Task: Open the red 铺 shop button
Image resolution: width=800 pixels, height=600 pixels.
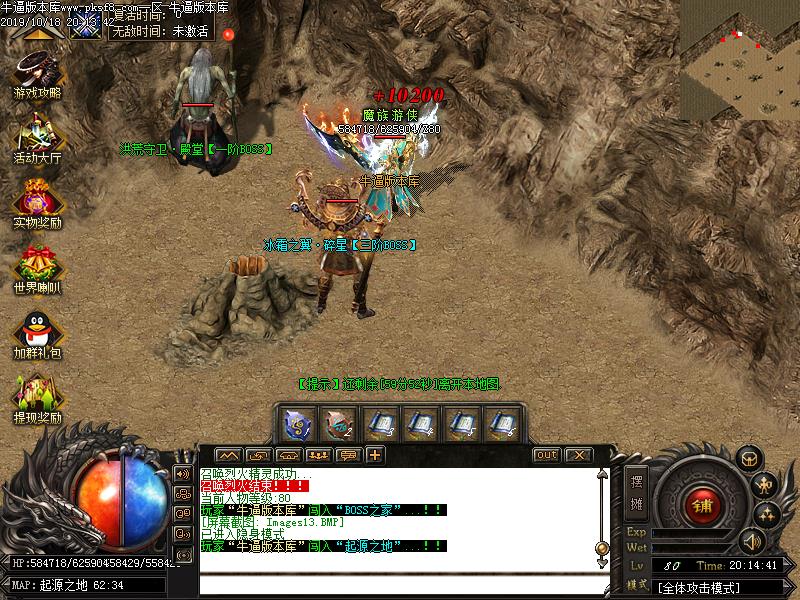Action: coord(703,505)
